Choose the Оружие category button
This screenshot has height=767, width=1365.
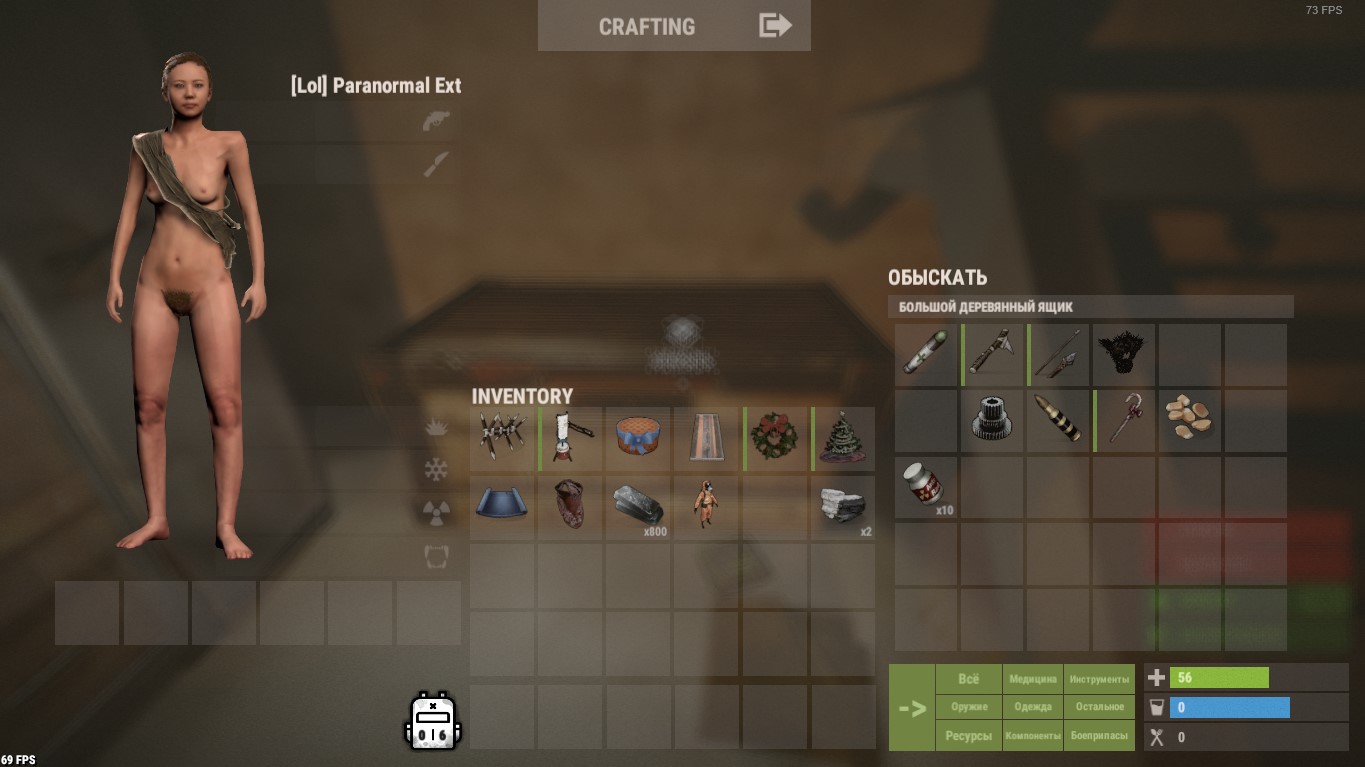pos(968,707)
